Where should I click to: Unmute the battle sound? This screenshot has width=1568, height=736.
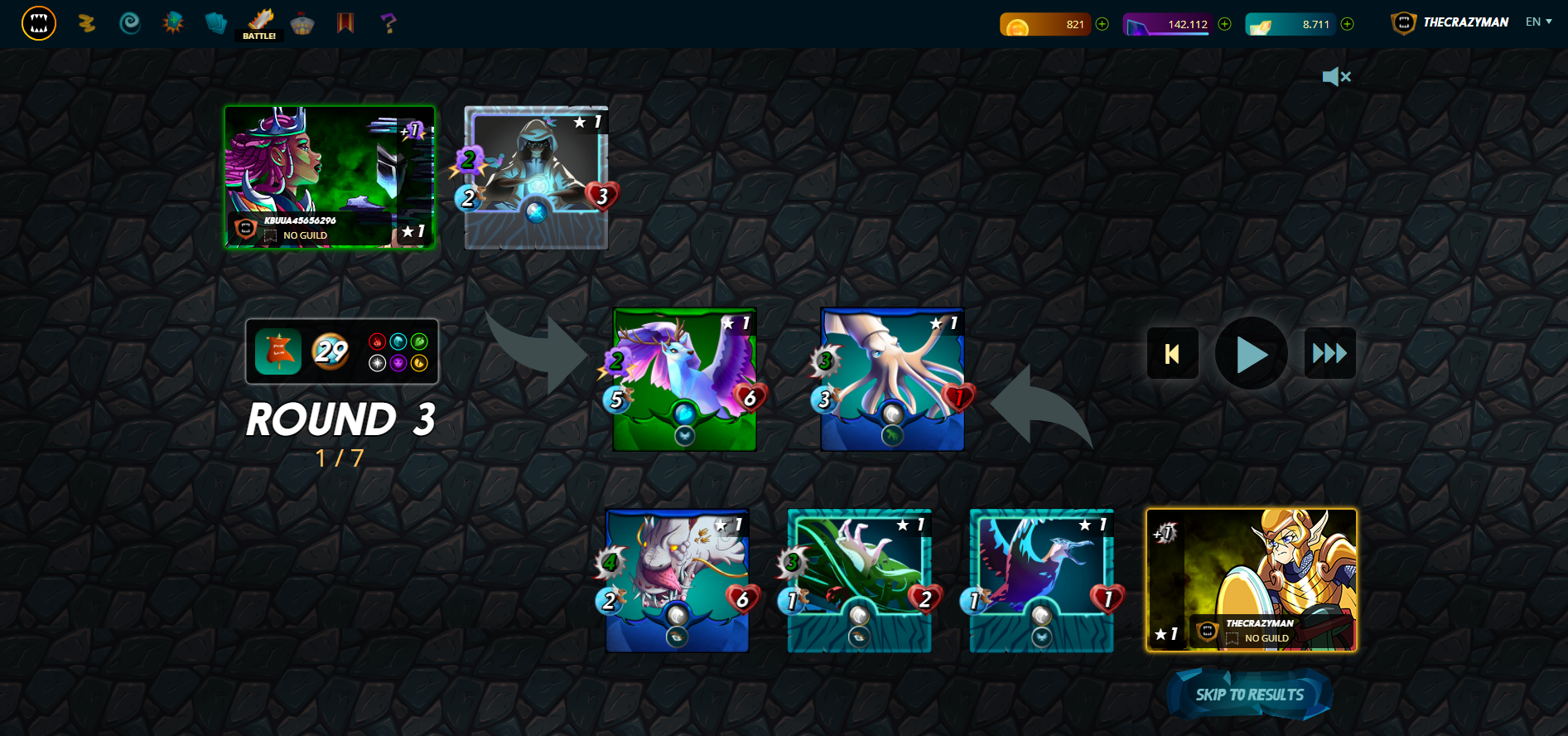click(1336, 76)
